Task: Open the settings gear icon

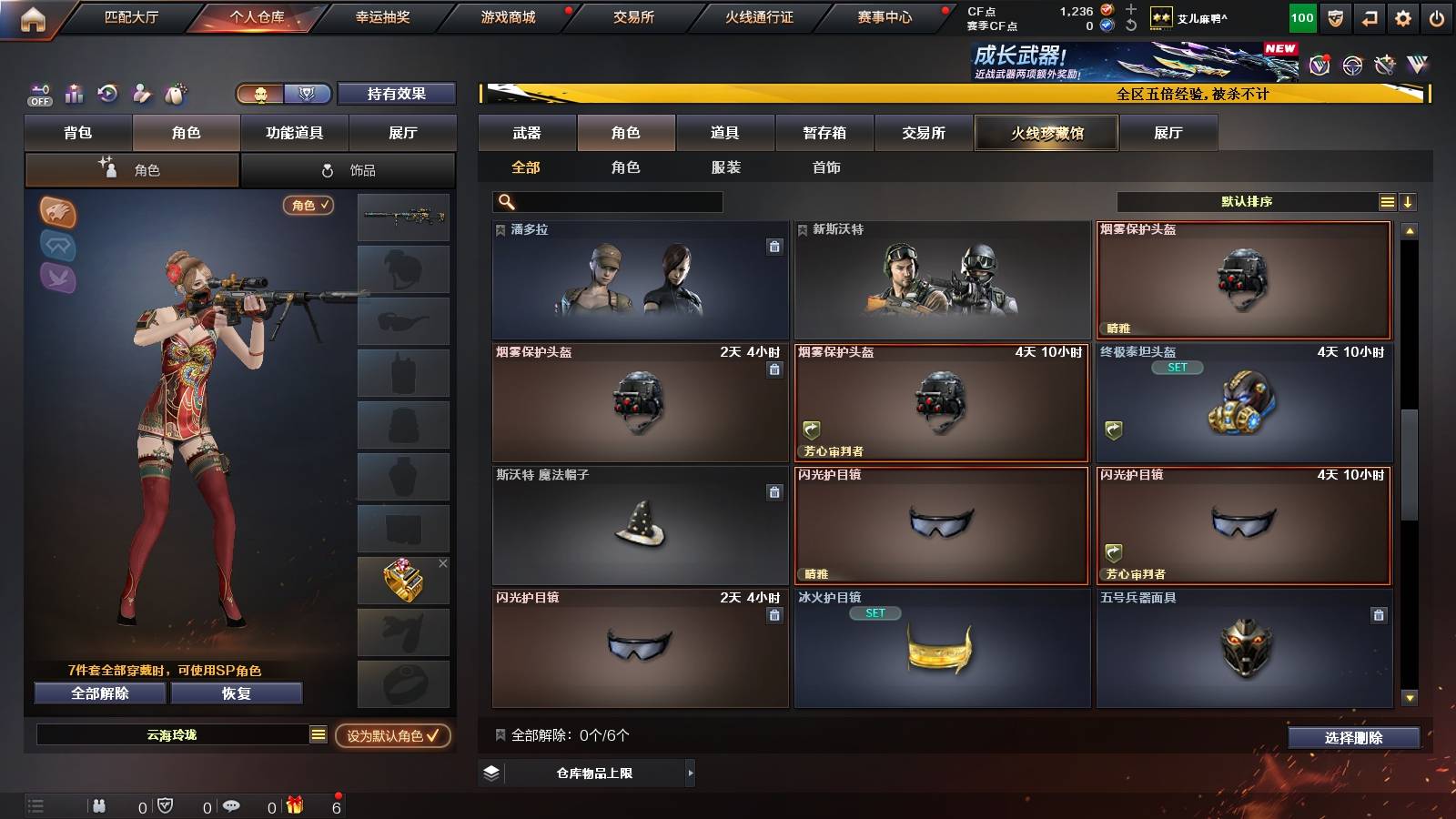Action: [x=1402, y=16]
